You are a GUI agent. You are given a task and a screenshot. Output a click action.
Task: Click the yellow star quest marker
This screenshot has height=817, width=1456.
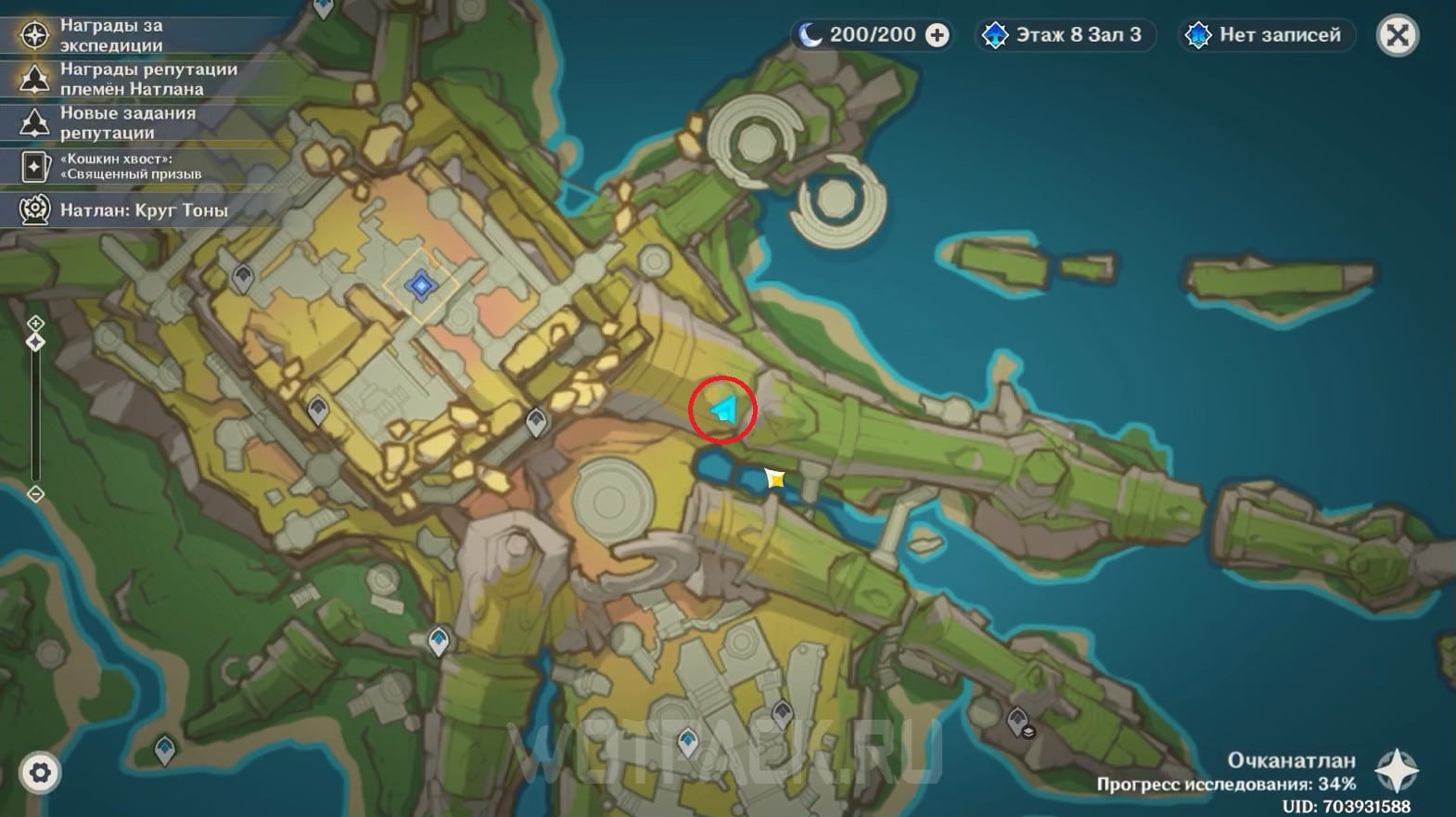click(774, 479)
